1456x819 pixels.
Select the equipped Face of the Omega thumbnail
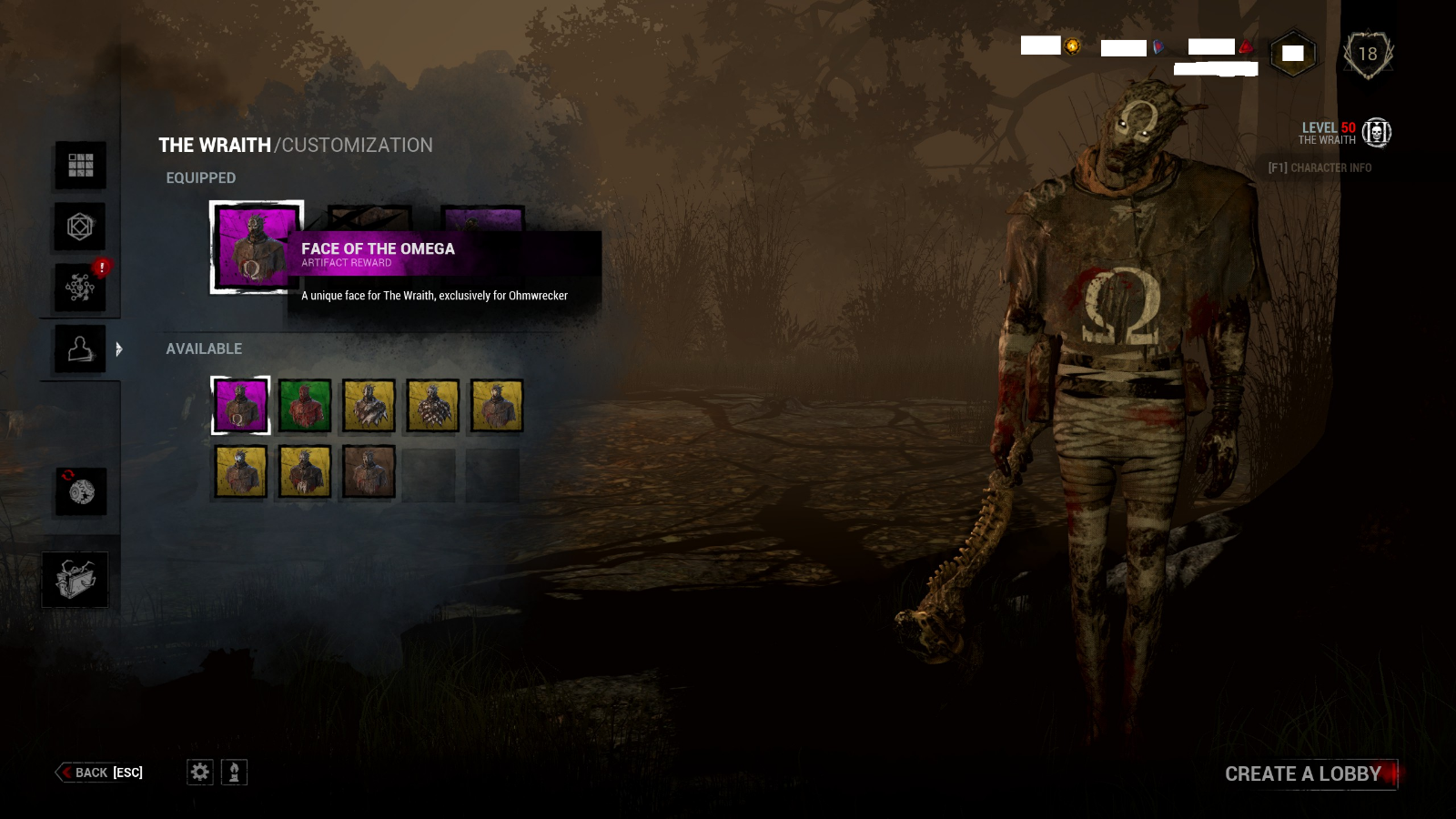pos(255,247)
